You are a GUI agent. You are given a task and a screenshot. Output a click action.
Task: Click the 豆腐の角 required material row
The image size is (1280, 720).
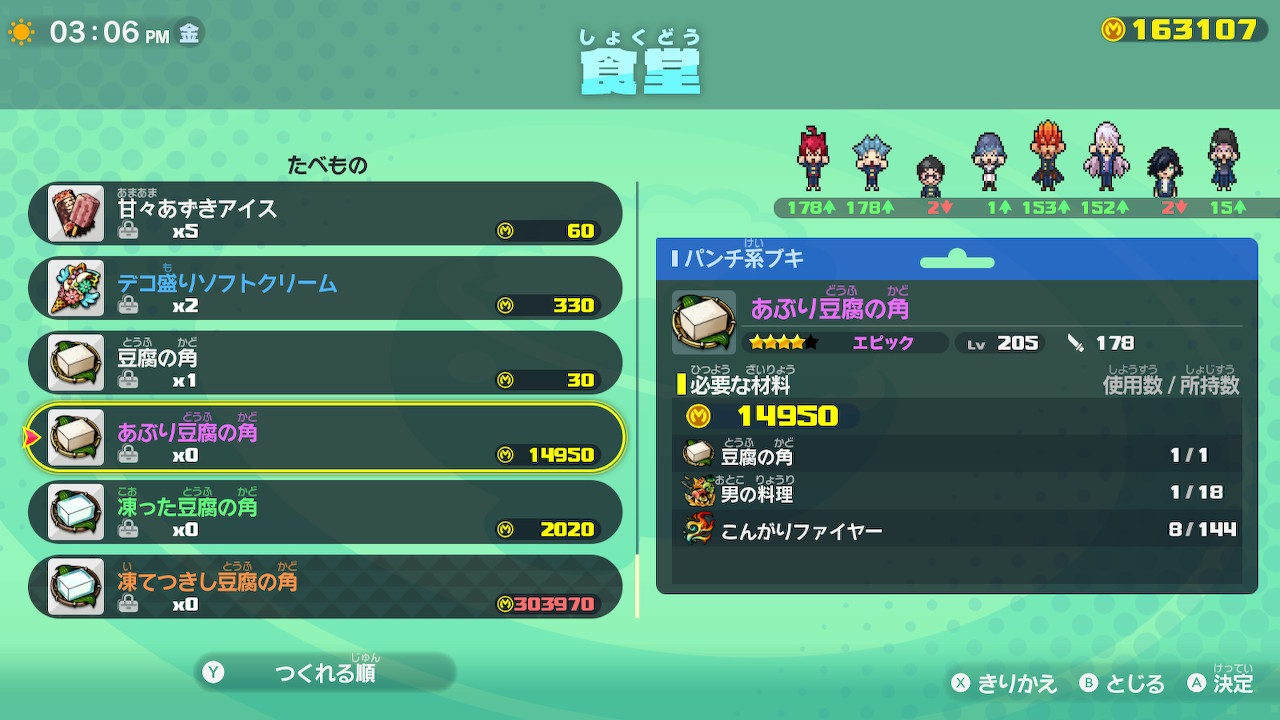[958, 455]
